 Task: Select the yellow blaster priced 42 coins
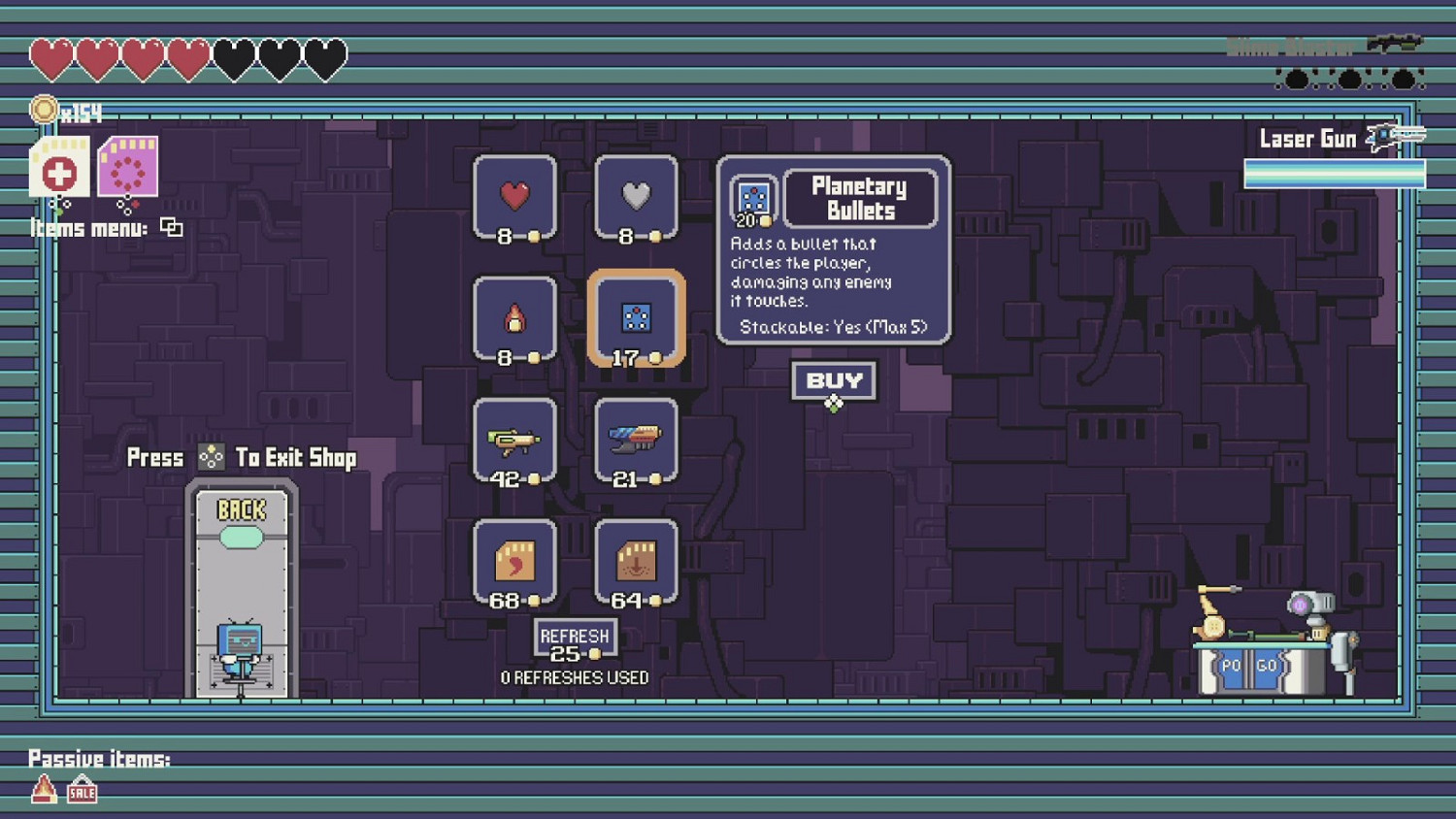pyautogui.click(x=513, y=440)
